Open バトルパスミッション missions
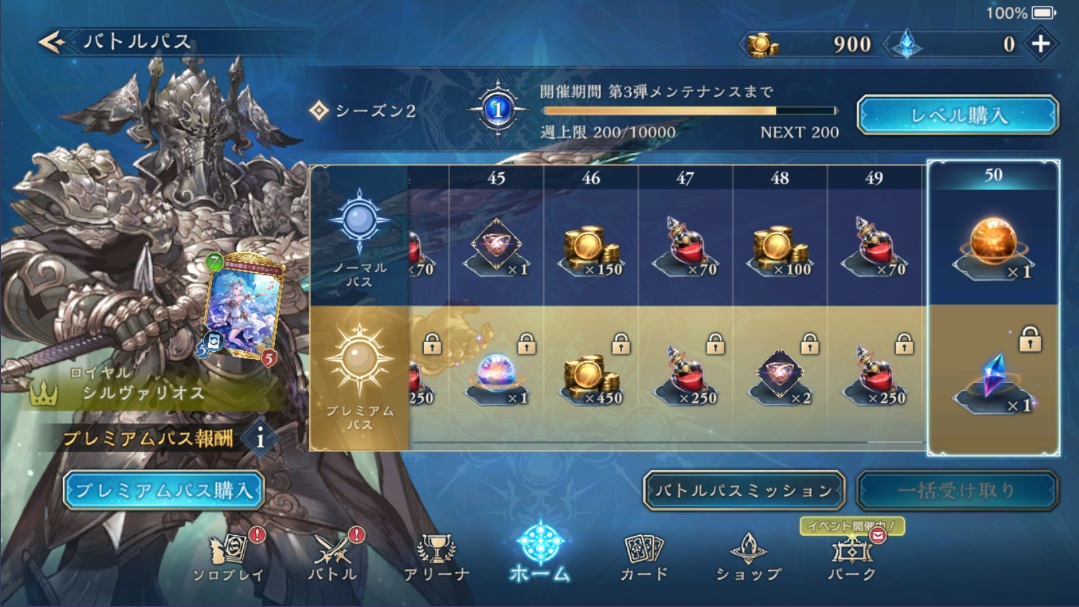The width and height of the screenshot is (1079, 607). click(x=743, y=491)
